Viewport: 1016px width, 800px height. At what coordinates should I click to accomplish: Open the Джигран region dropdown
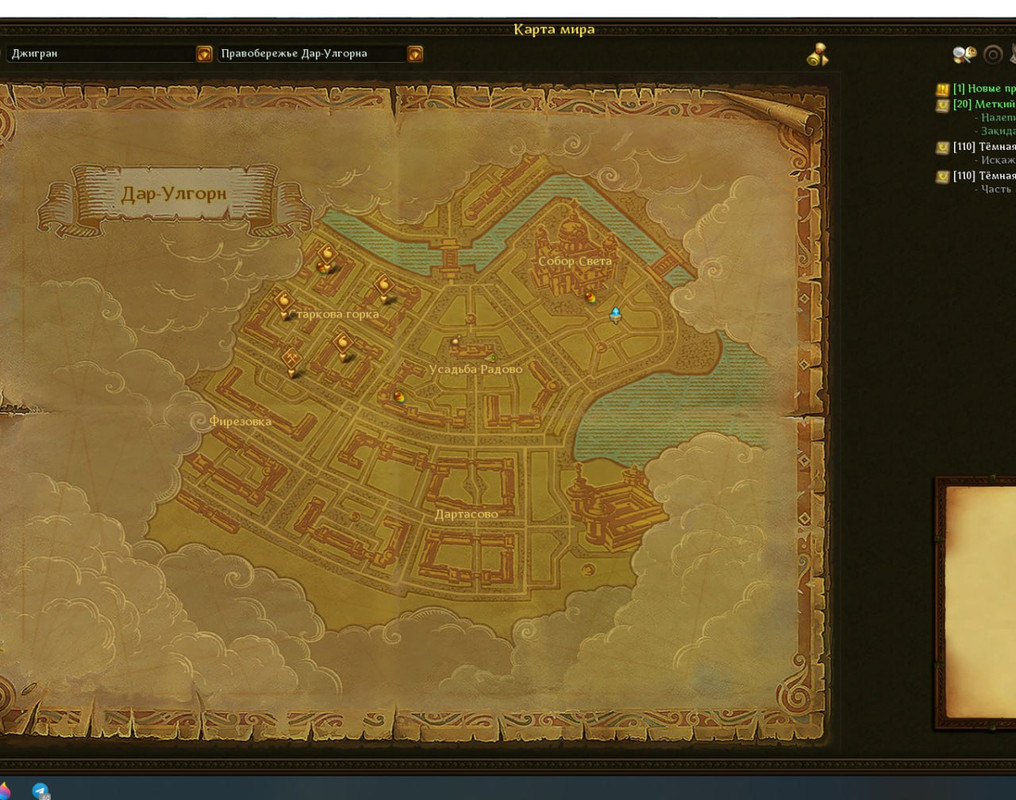coord(204,54)
